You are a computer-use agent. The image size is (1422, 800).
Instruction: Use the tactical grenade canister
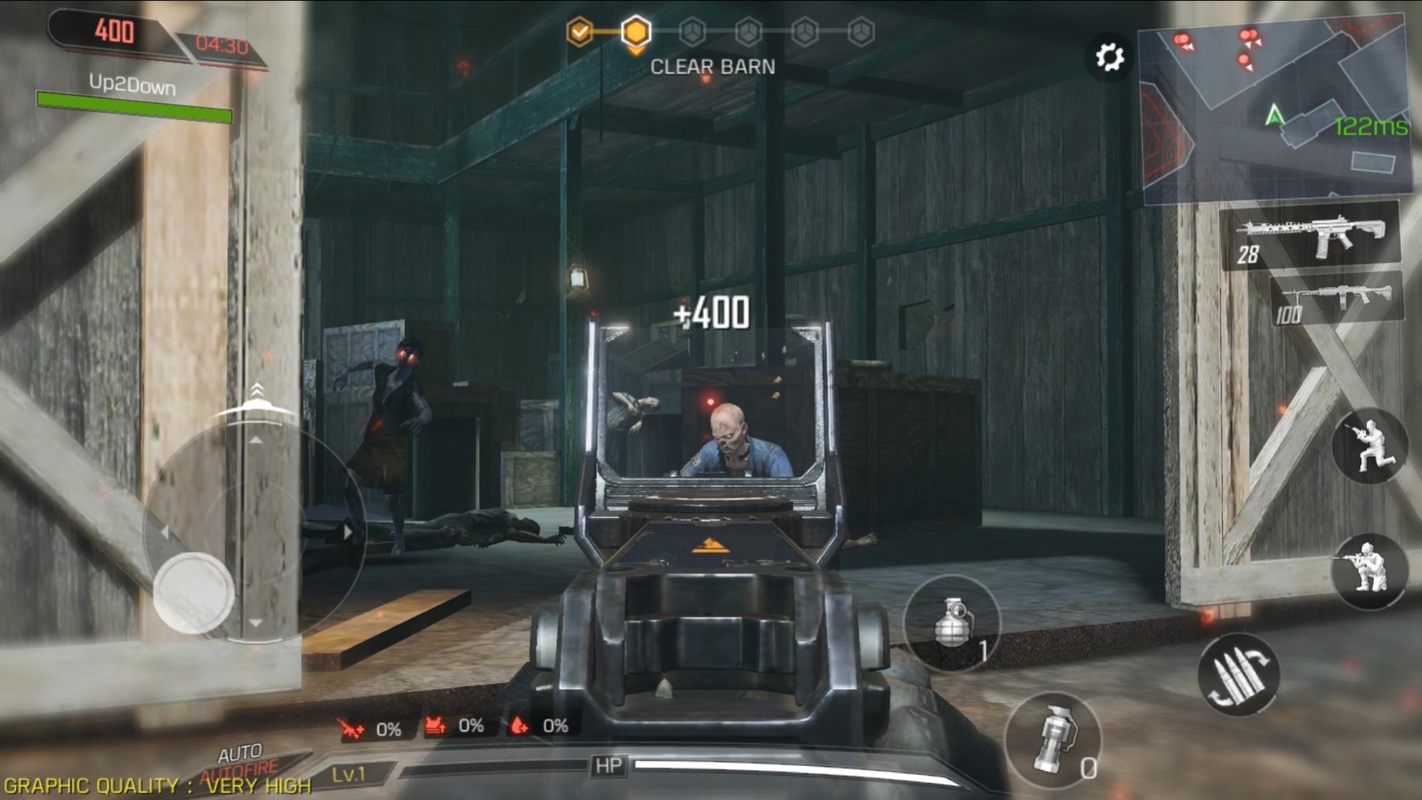tap(1052, 740)
